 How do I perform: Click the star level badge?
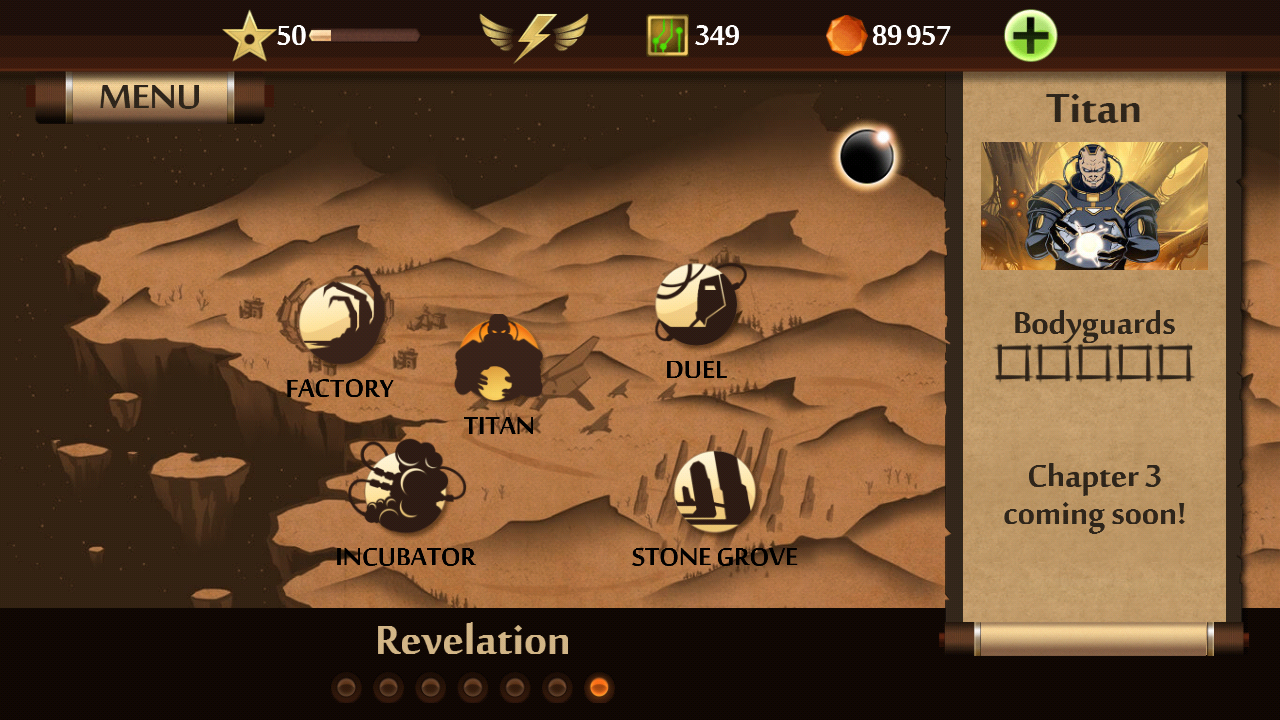click(x=247, y=37)
